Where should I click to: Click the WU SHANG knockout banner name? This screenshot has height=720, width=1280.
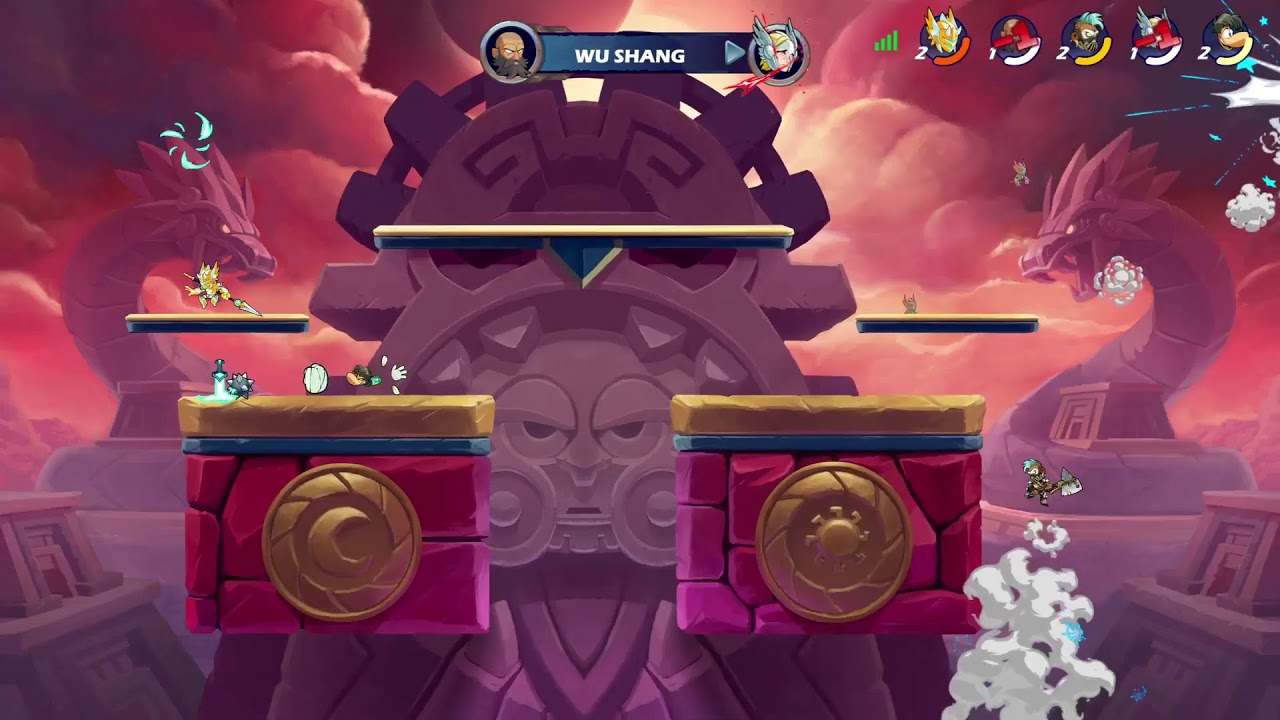[630, 55]
